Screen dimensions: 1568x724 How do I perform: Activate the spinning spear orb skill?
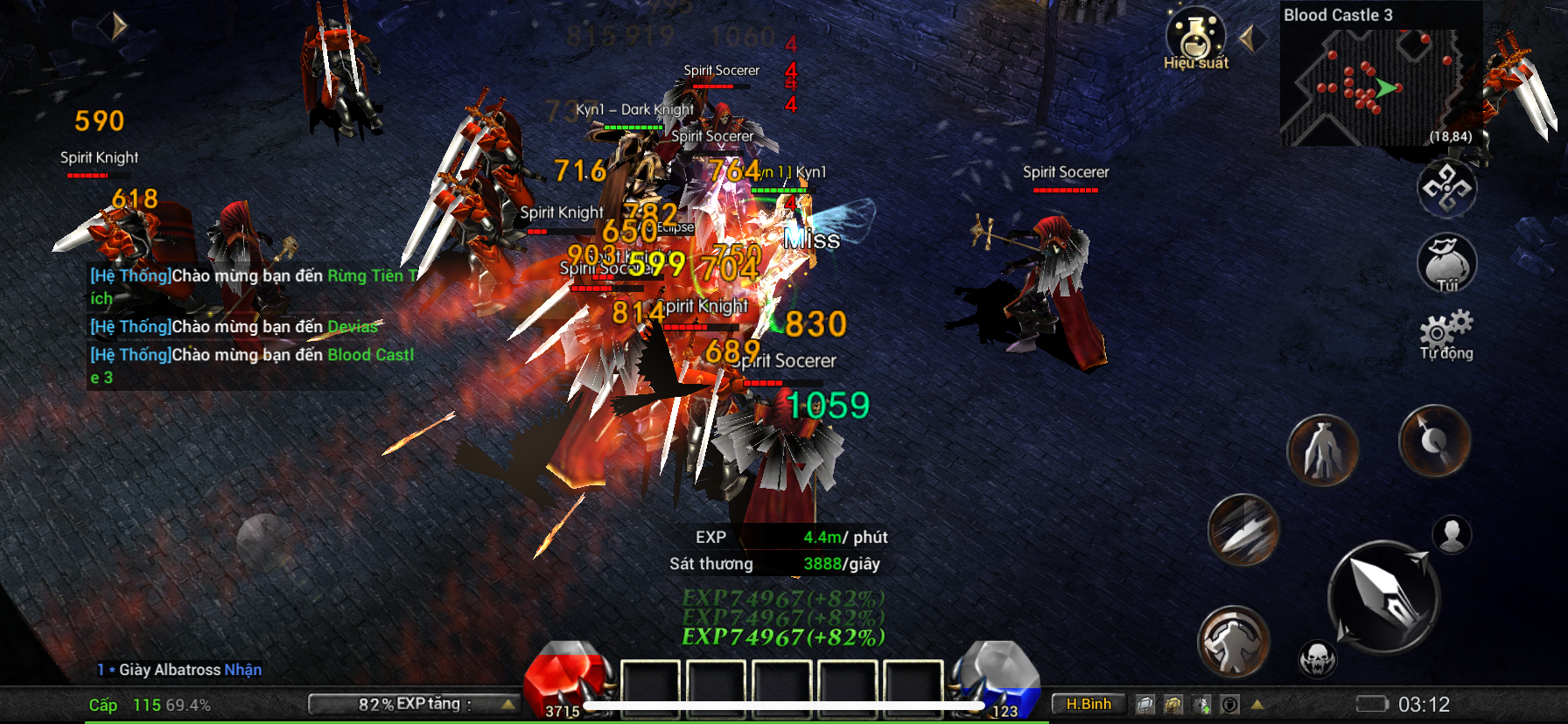click(1434, 441)
